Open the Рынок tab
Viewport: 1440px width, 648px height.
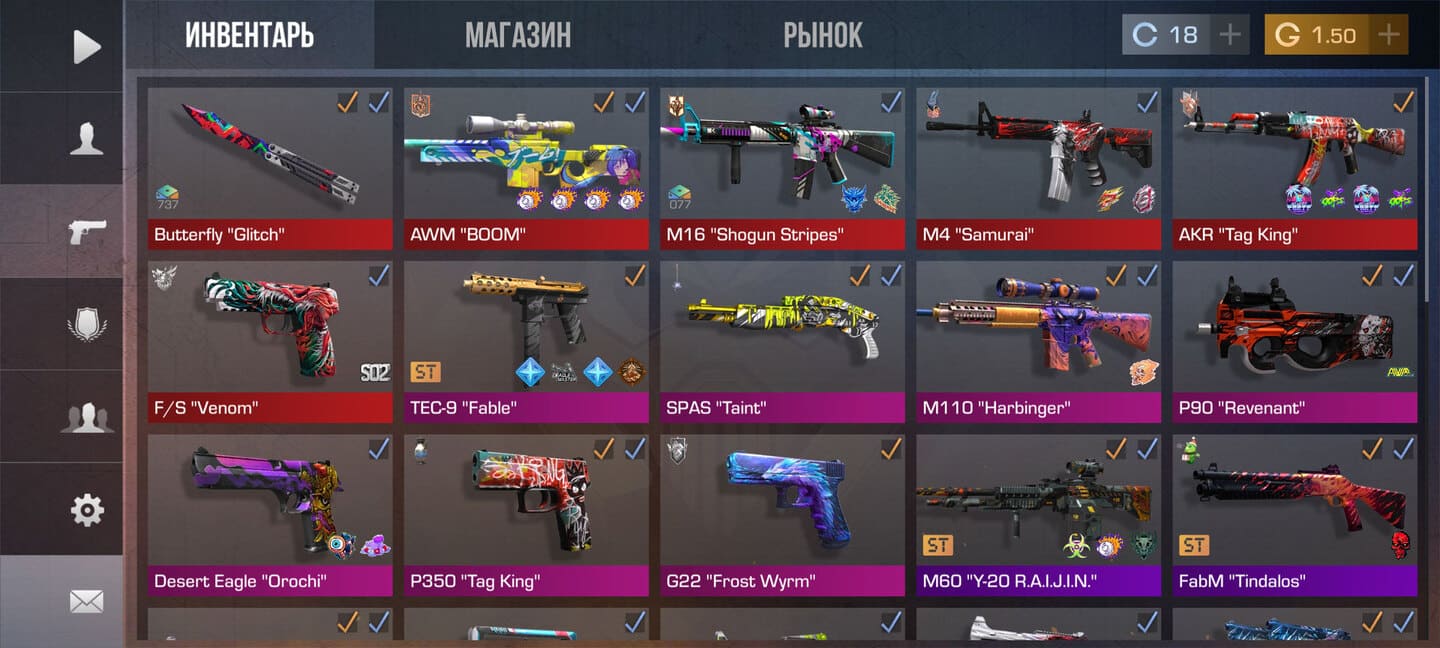pos(822,36)
